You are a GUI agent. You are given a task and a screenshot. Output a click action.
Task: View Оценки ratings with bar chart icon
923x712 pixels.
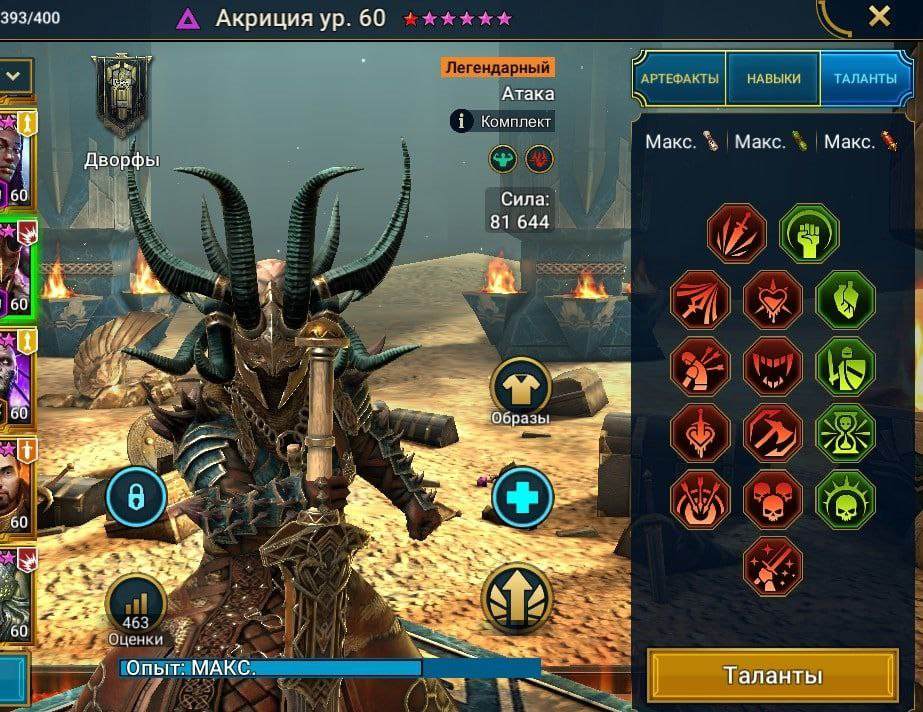[x=136, y=603]
